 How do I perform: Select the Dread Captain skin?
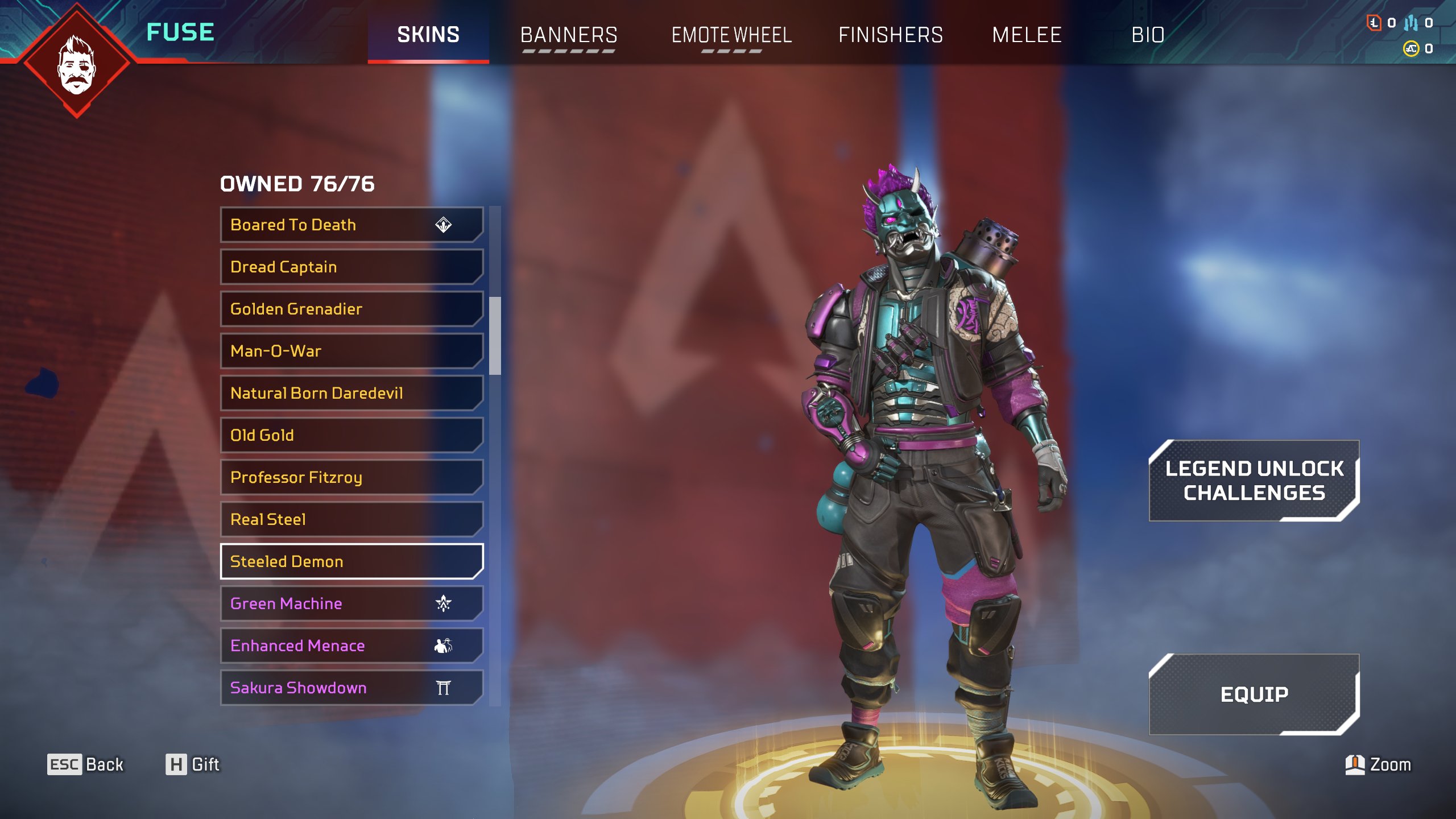(x=351, y=267)
